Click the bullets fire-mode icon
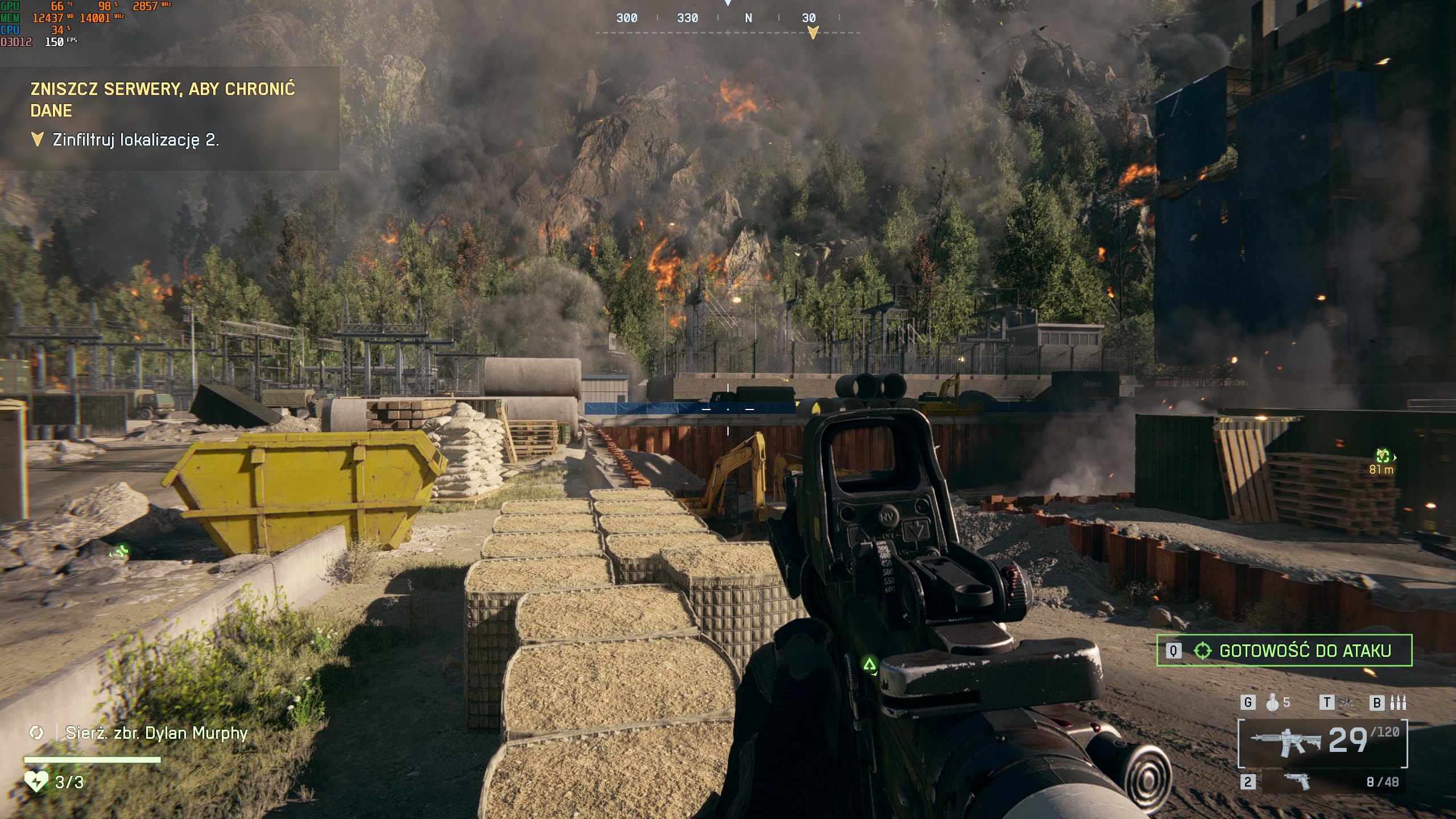 (1397, 703)
